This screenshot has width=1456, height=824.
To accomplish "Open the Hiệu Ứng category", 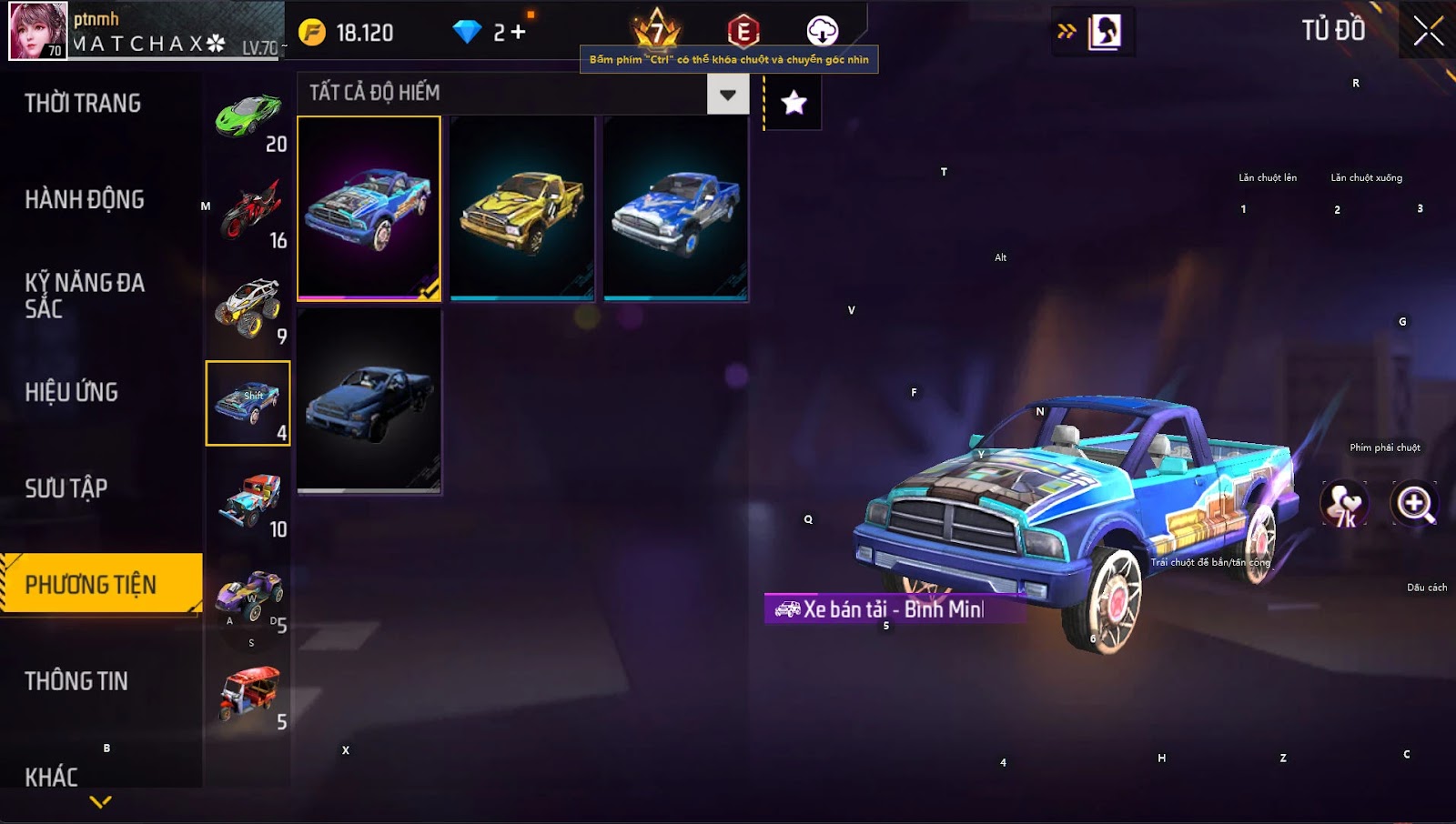I will pos(72,393).
